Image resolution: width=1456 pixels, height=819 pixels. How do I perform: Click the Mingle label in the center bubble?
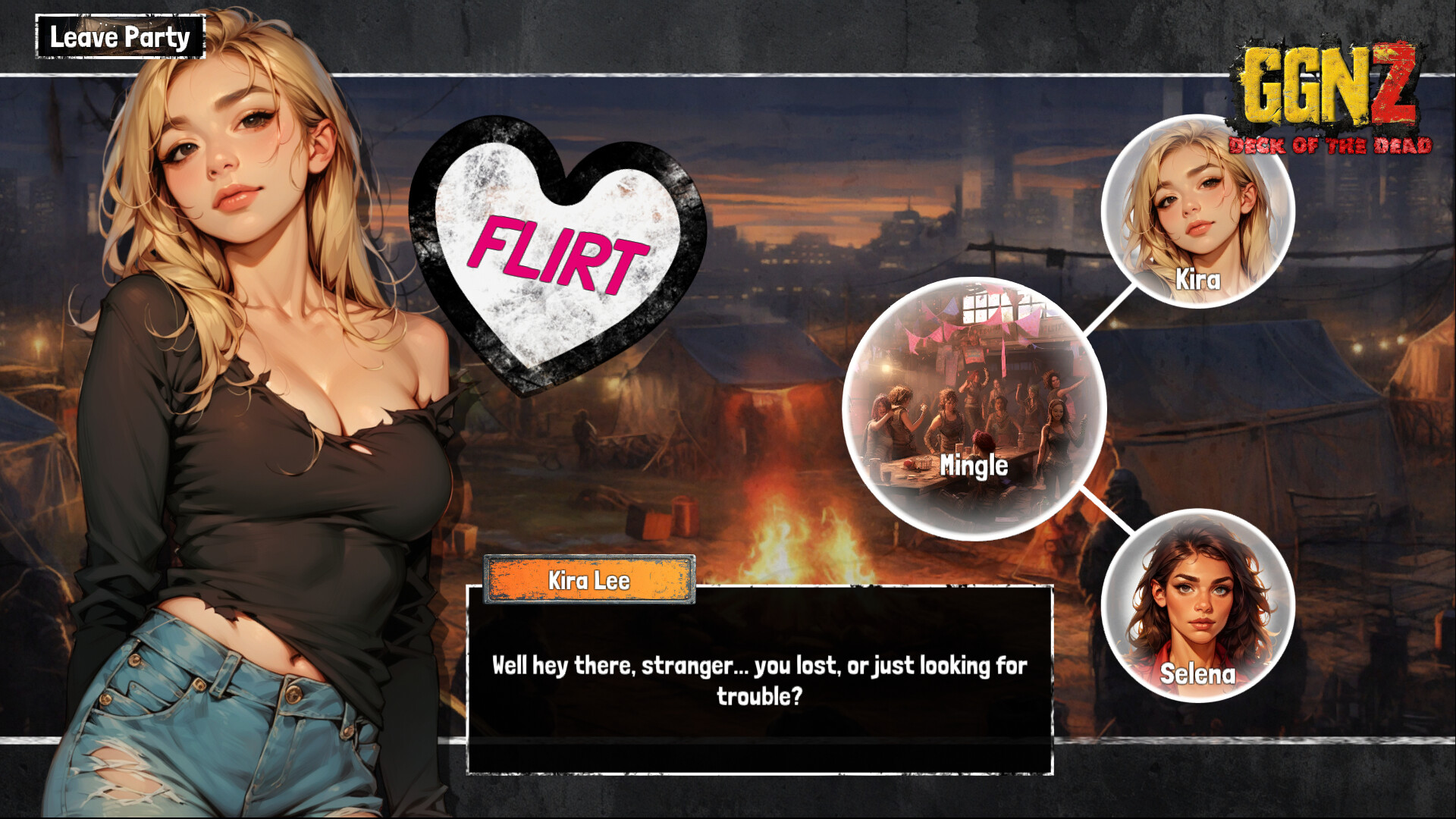click(975, 463)
